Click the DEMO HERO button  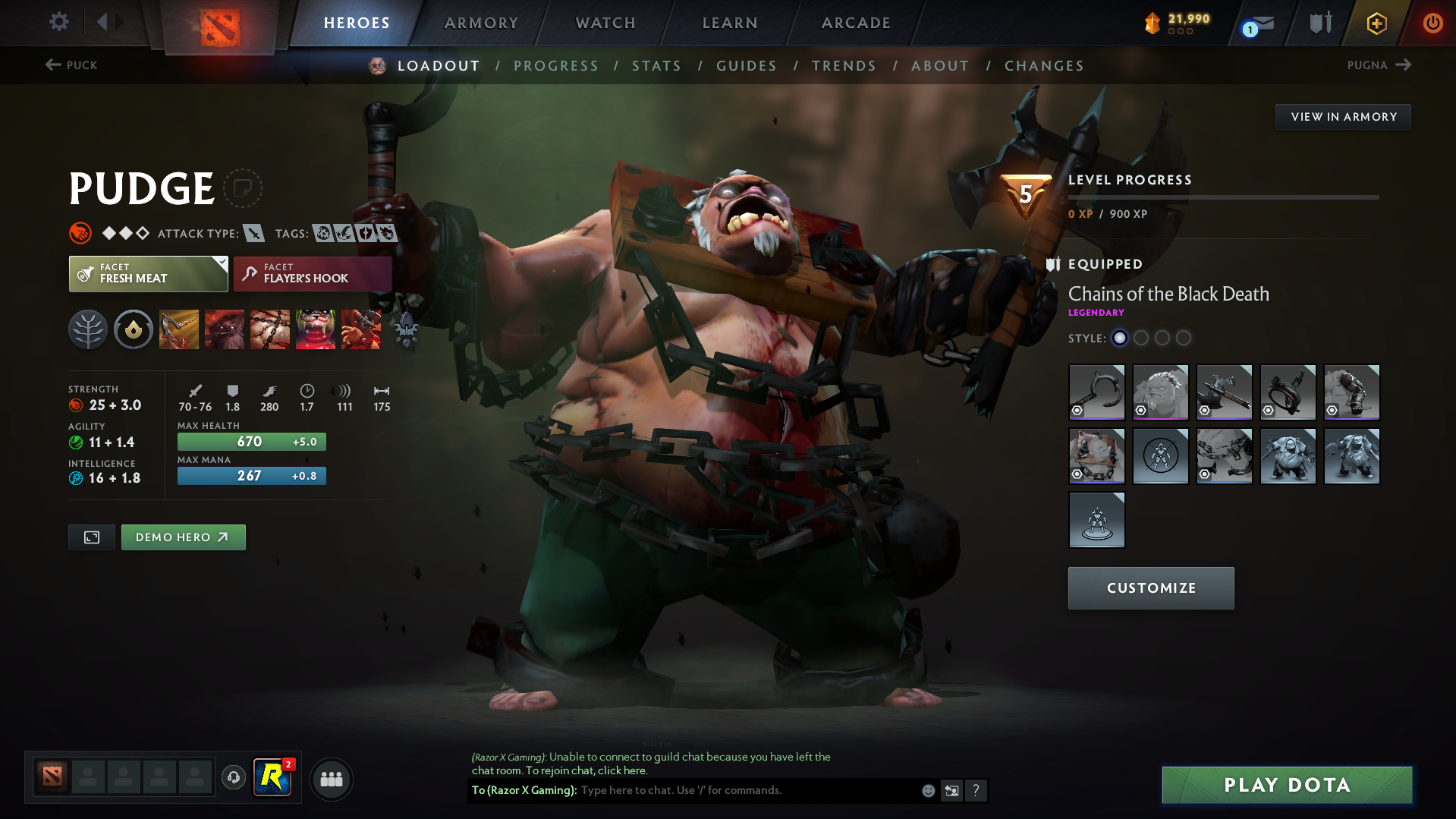183,537
